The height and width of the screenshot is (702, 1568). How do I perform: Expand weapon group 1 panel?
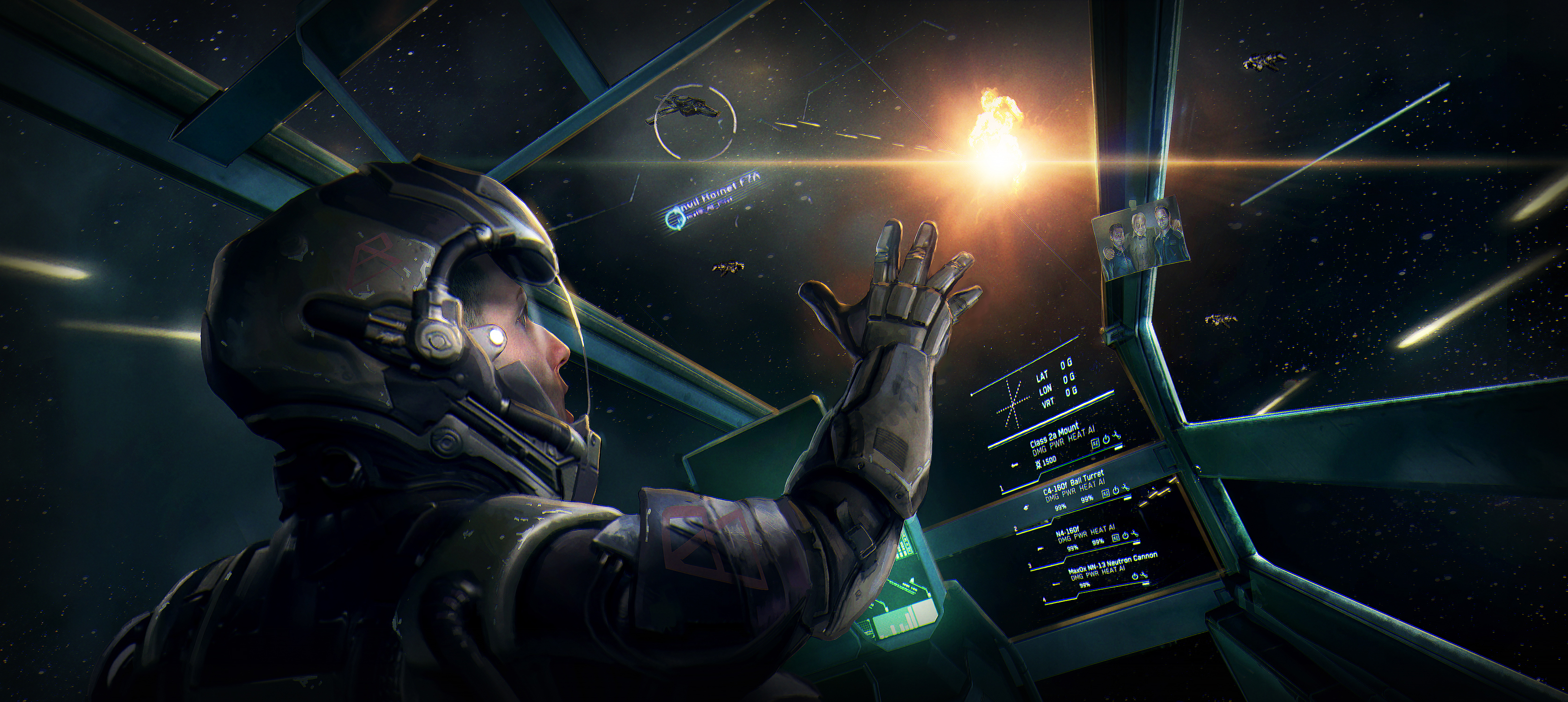tap(1001, 488)
